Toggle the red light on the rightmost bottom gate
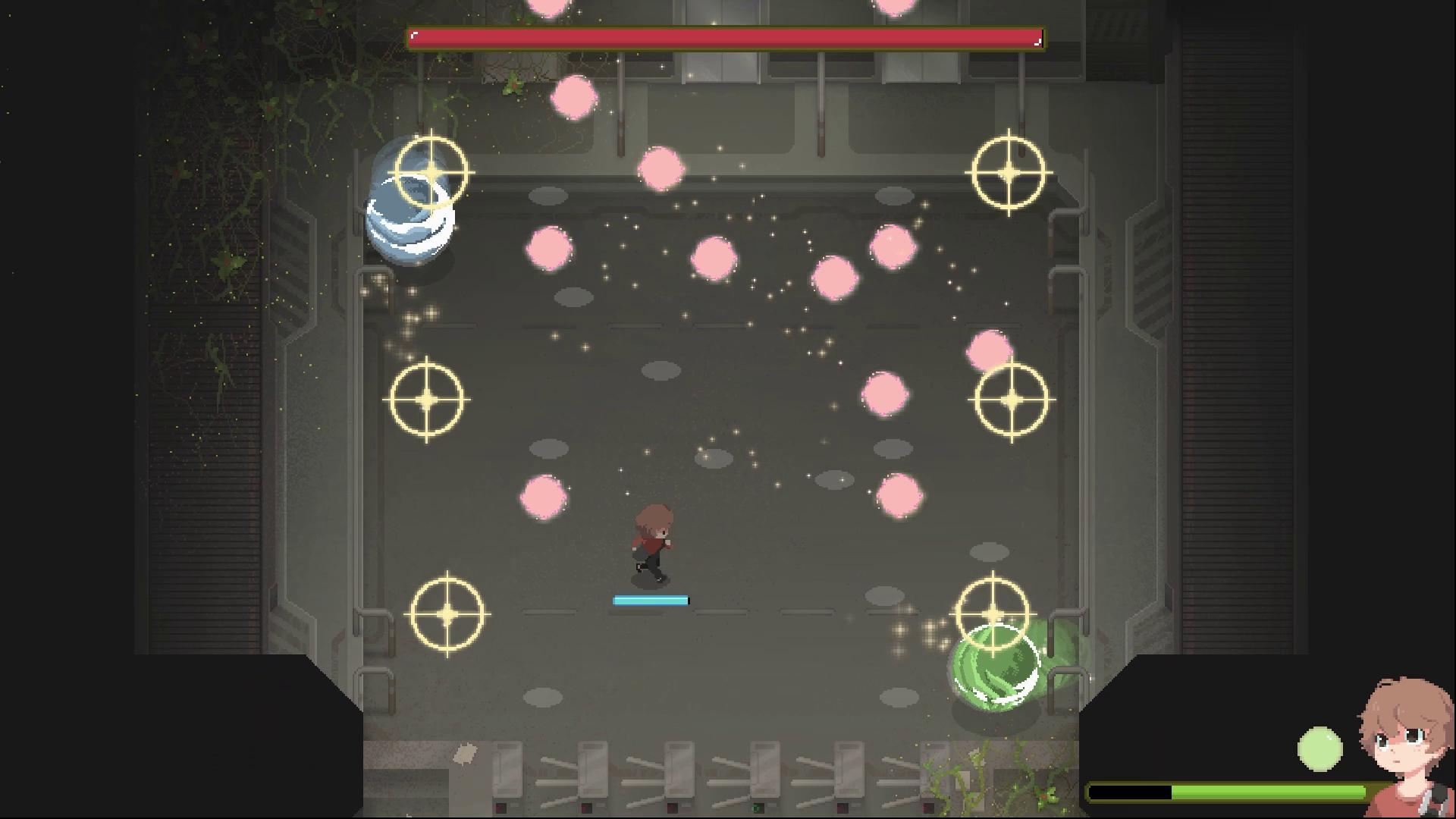 tap(928, 808)
